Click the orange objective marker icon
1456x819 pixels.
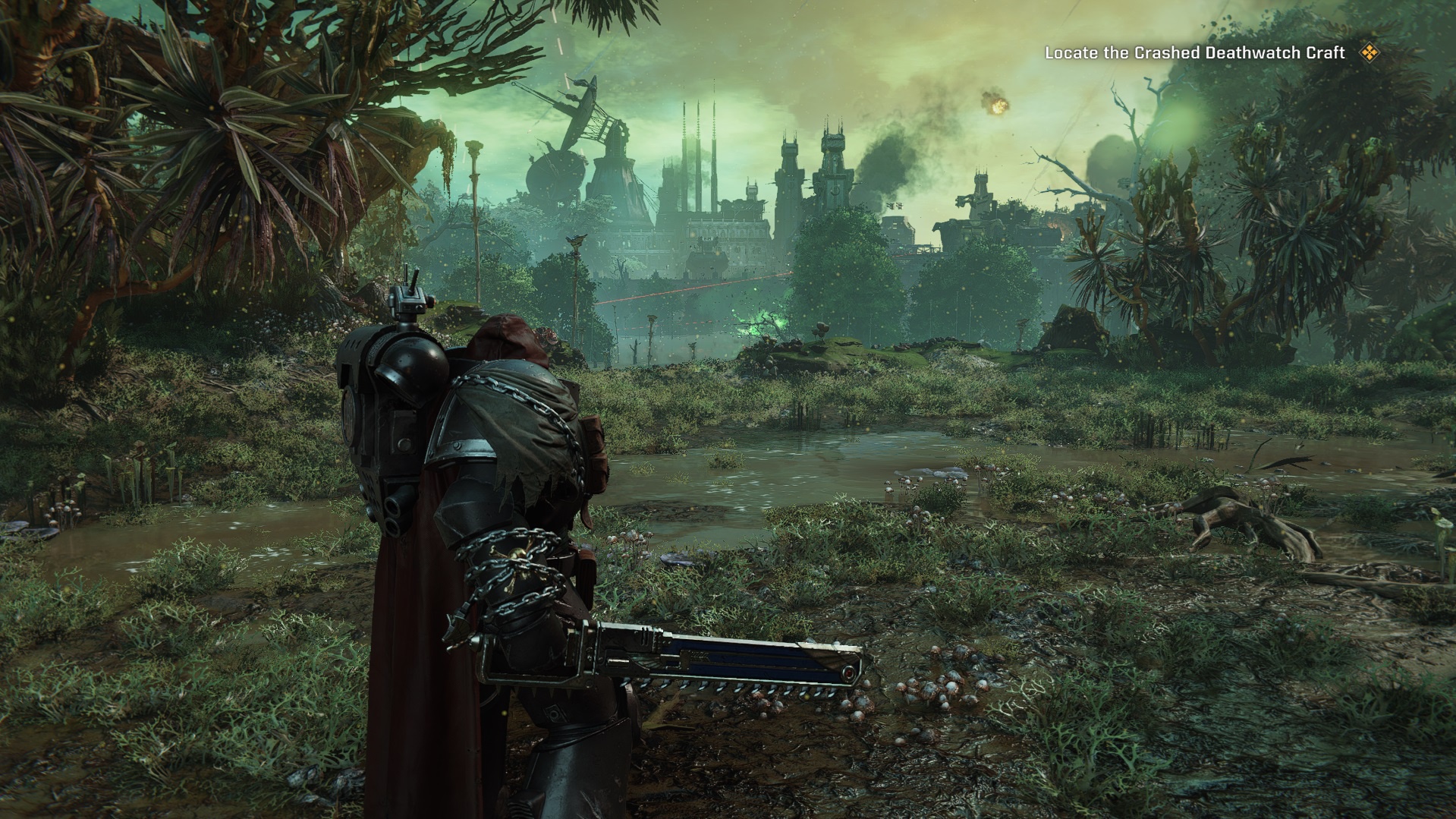pyautogui.click(x=1369, y=52)
